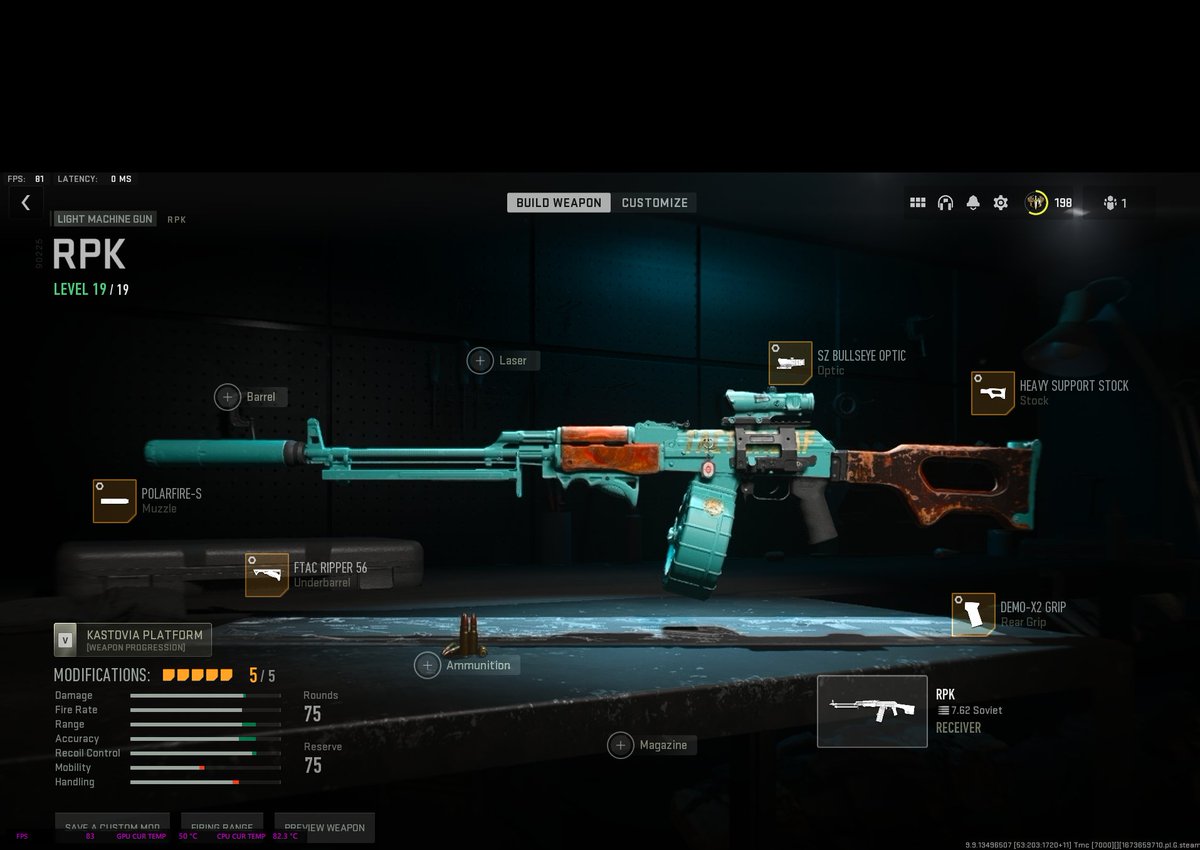
Task: Change the Polarfire-S muzzle
Action: [x=115, y=501]
